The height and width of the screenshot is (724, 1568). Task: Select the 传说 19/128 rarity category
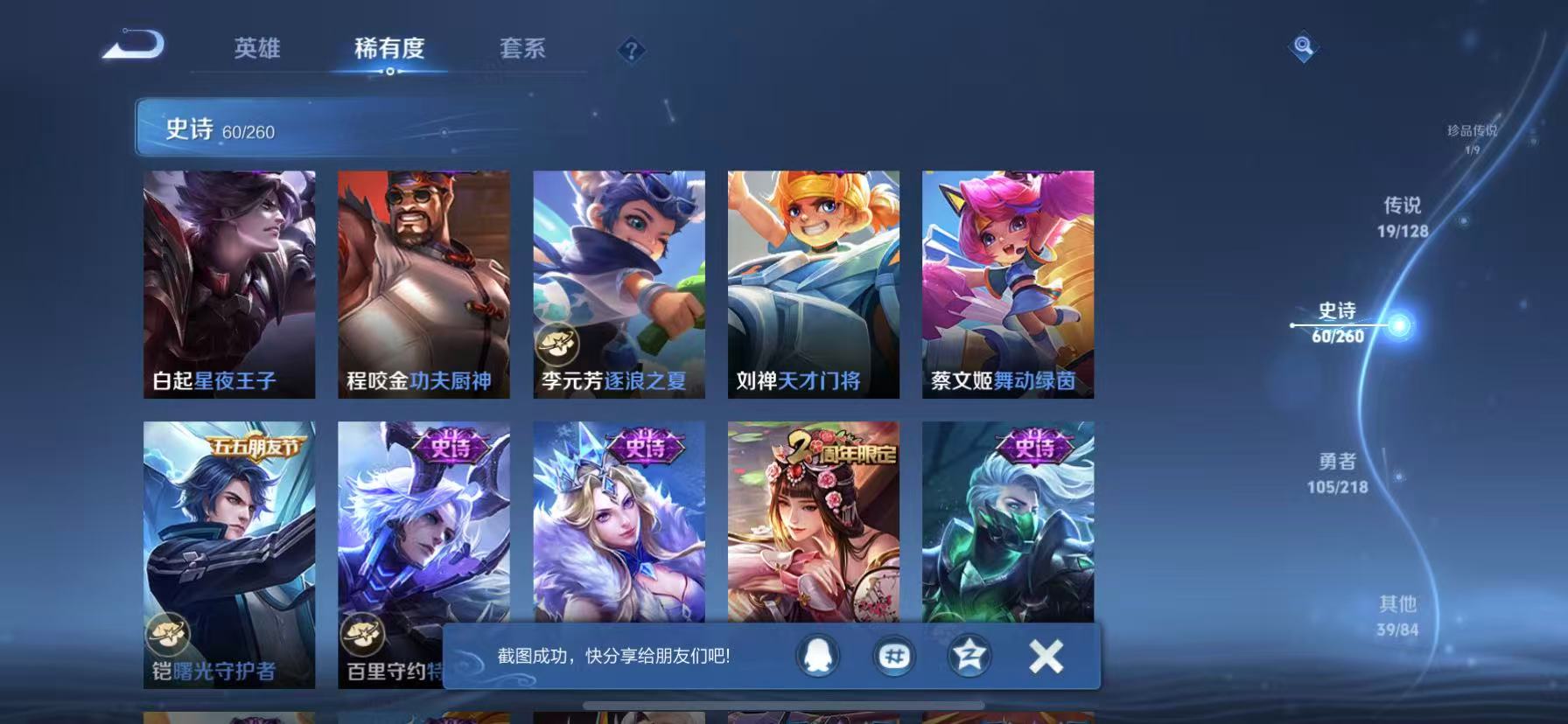[1404, 218]
